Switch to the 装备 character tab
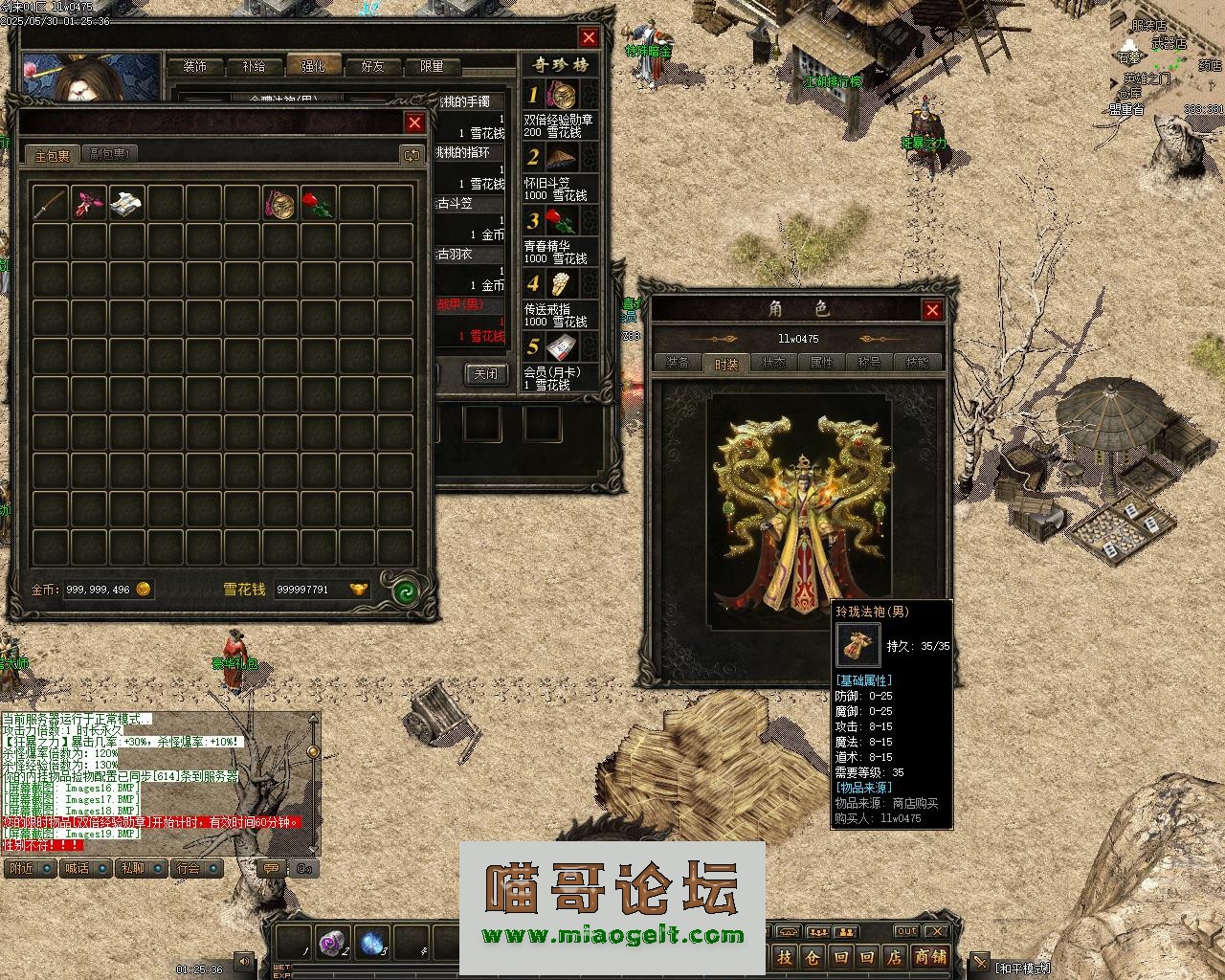 (678, 363)
